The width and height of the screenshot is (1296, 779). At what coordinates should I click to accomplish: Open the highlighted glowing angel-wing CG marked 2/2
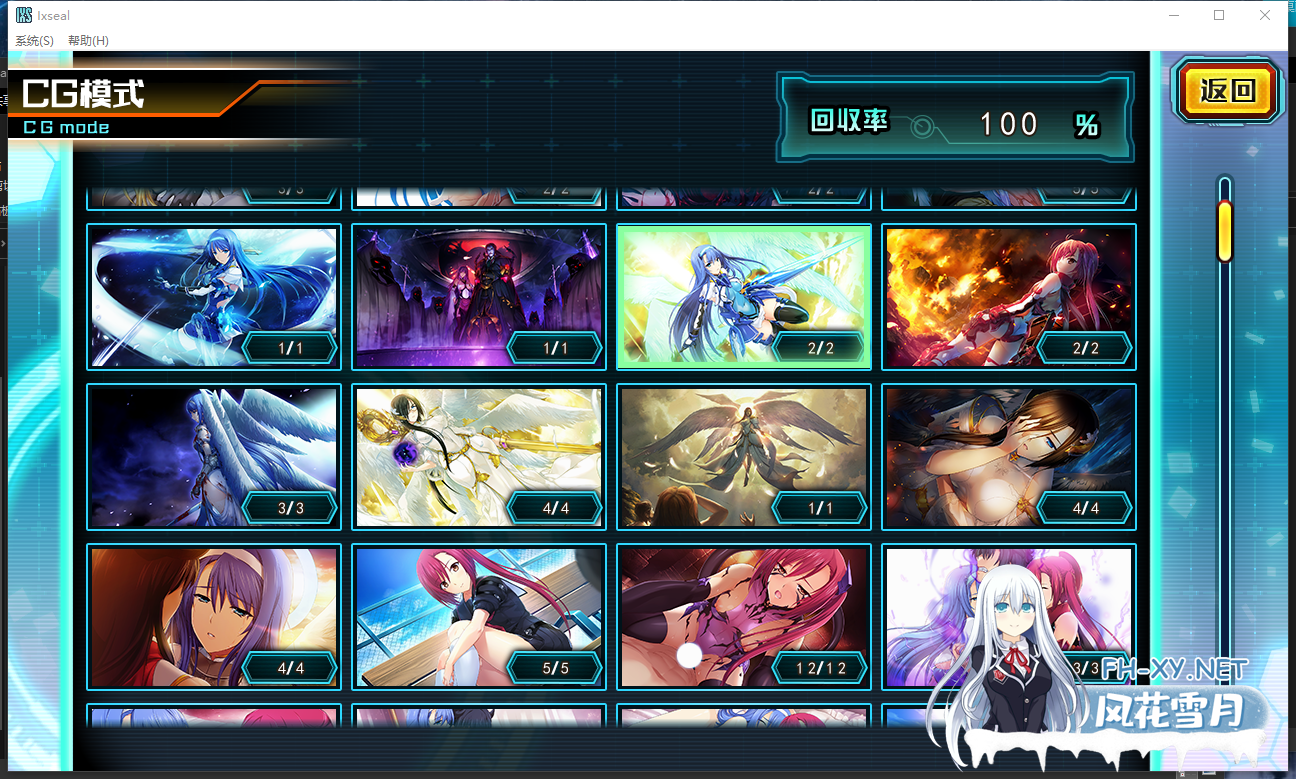[743, 297]
